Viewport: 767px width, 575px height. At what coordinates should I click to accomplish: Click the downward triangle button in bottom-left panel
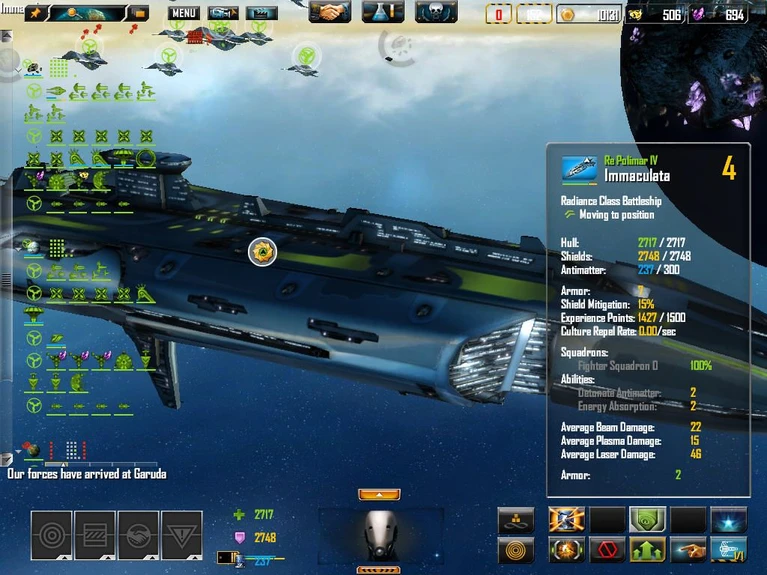[181, 535]
